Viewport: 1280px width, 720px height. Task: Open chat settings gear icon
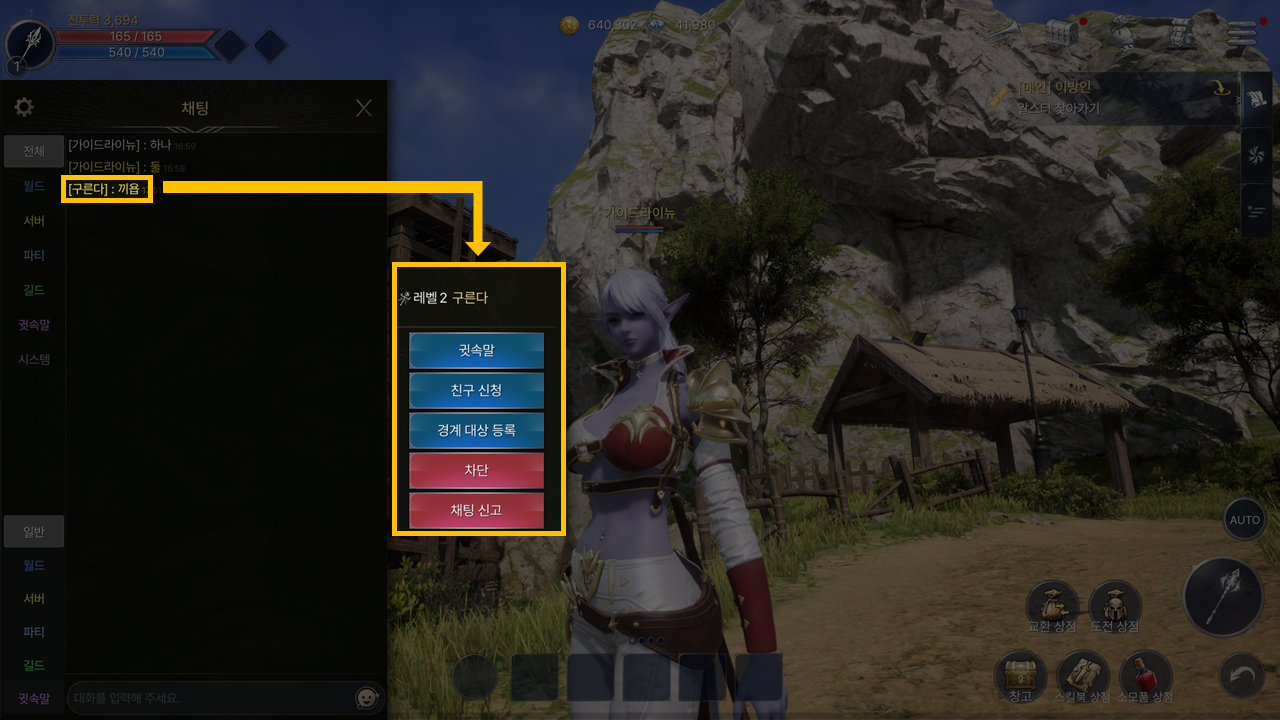[24, 107]
